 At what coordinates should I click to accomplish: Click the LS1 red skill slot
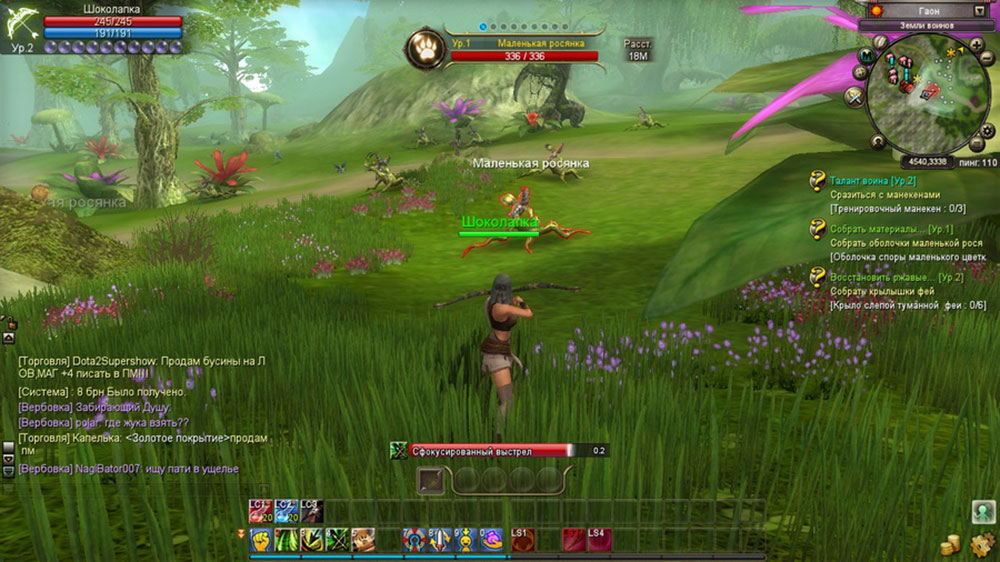(522, 540)
